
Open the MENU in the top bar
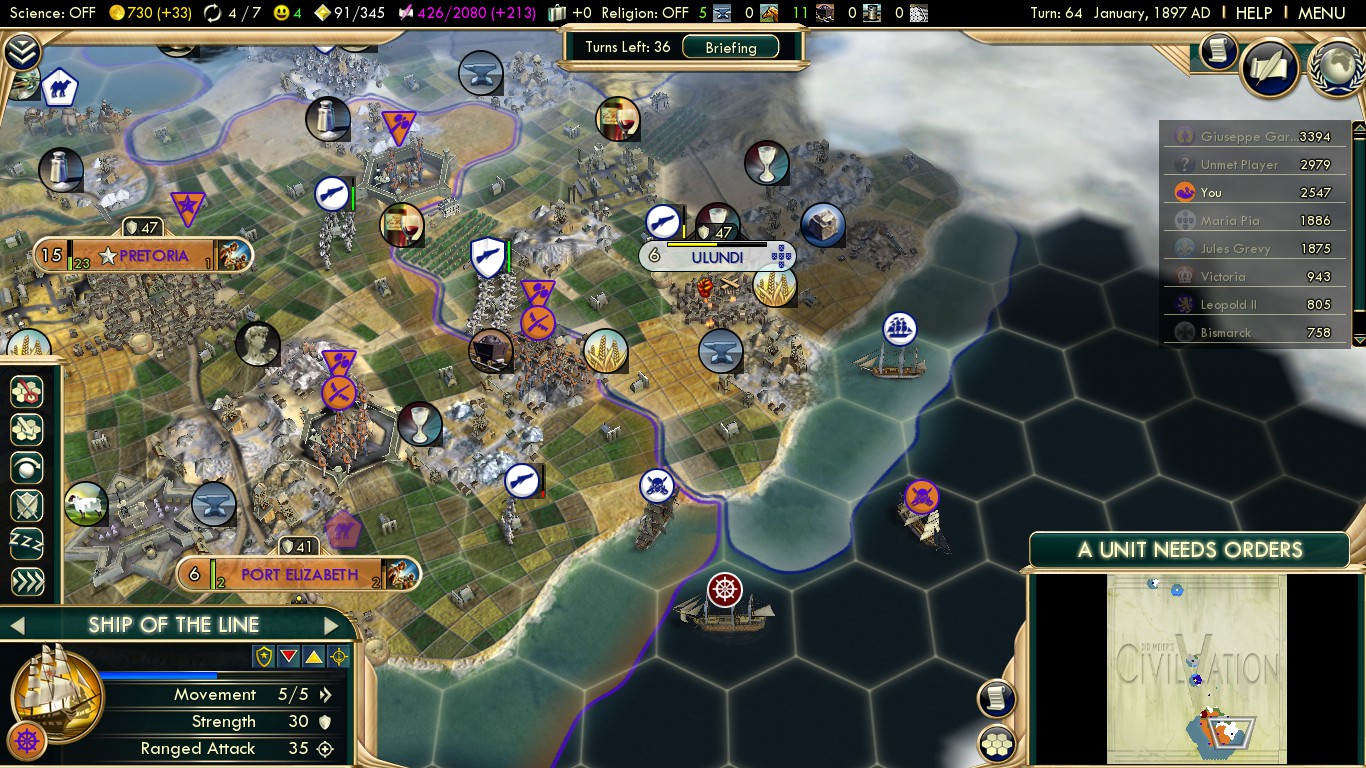1321,13
